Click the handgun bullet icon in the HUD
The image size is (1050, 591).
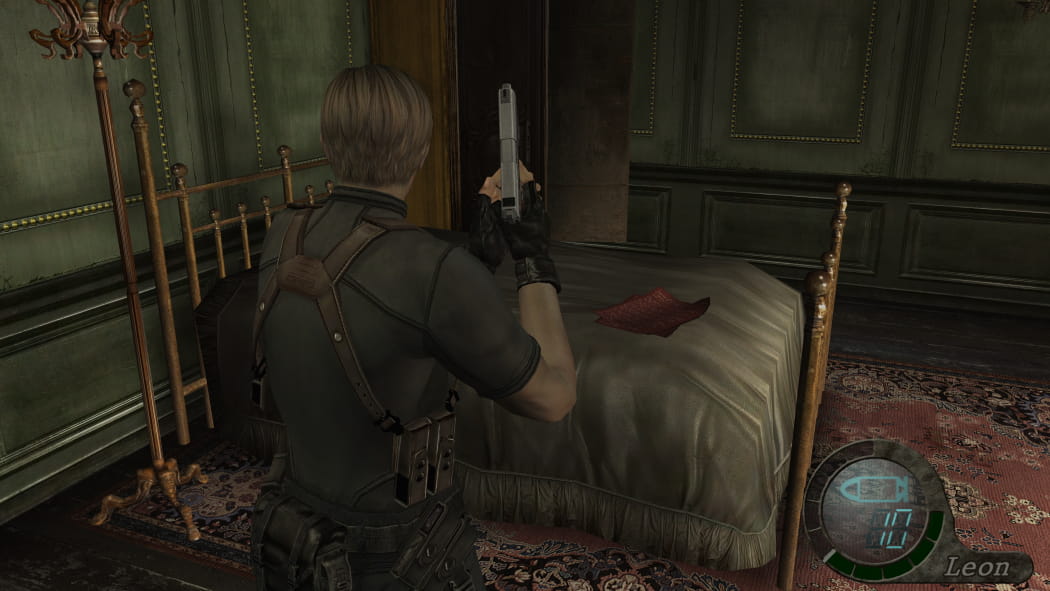pos(873,490)
